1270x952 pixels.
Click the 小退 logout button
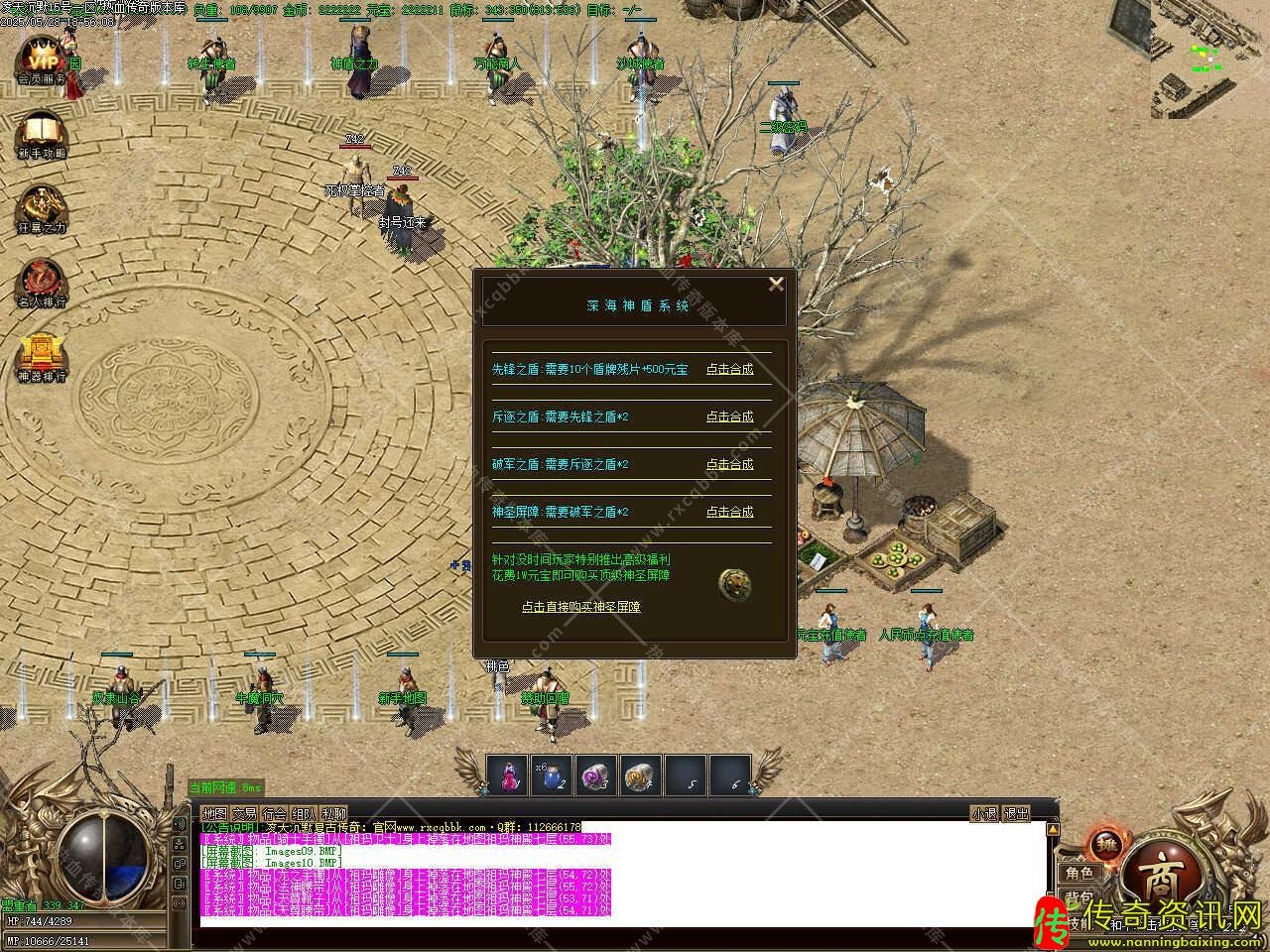(x=984, y=813)
